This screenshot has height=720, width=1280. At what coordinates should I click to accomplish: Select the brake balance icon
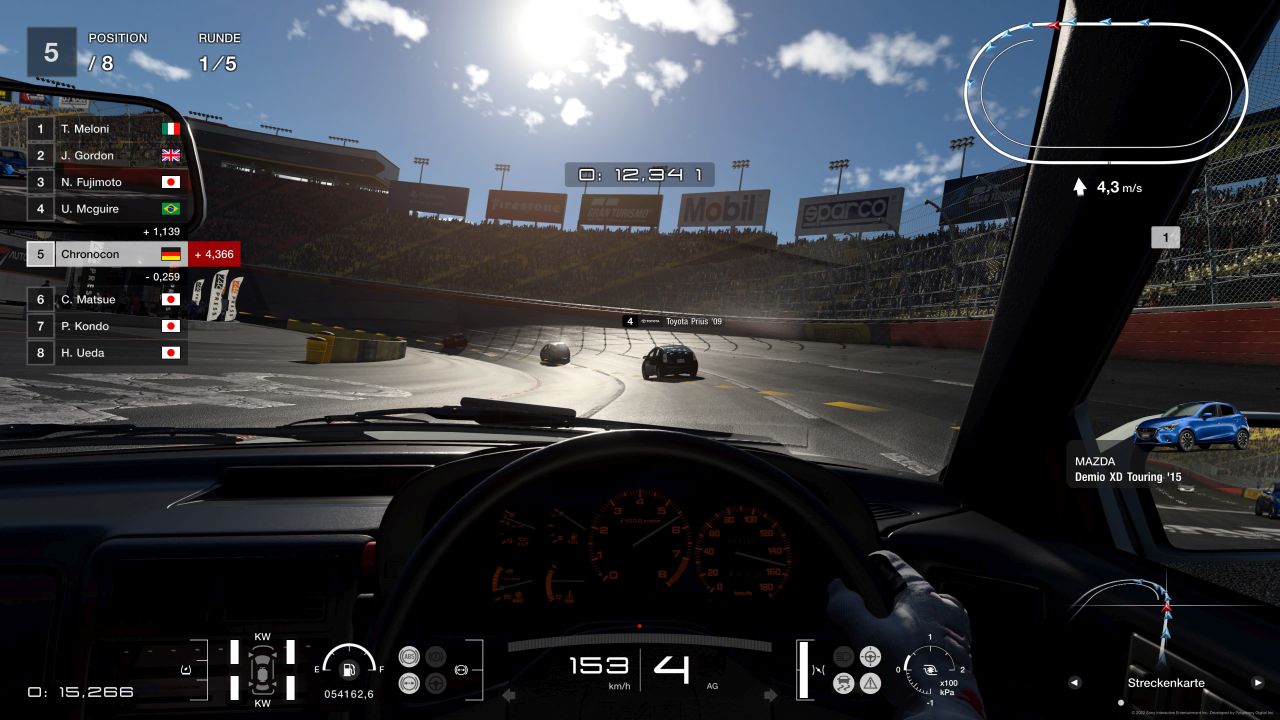coord(409,683)
